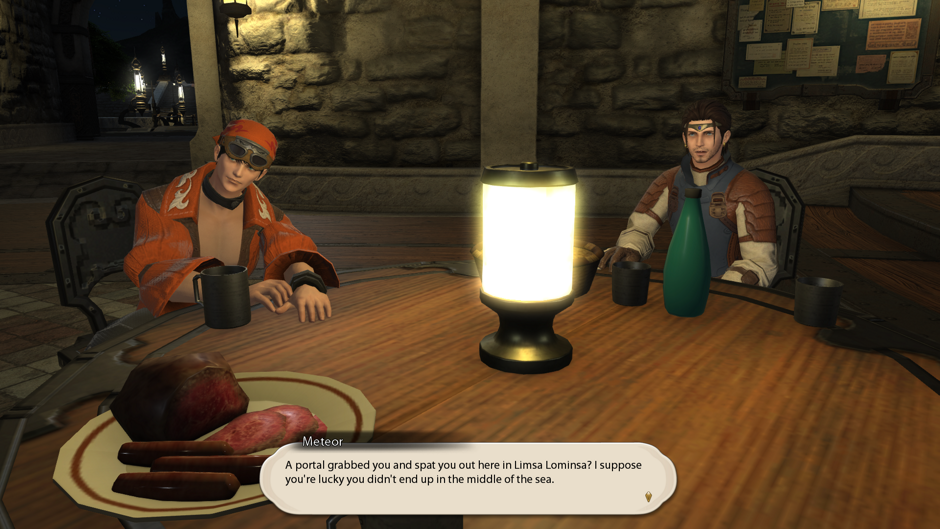This screenshot has width=940, height=529.
Task: Click the dialogue continue arrow indicator
Action: pos(648,496)
